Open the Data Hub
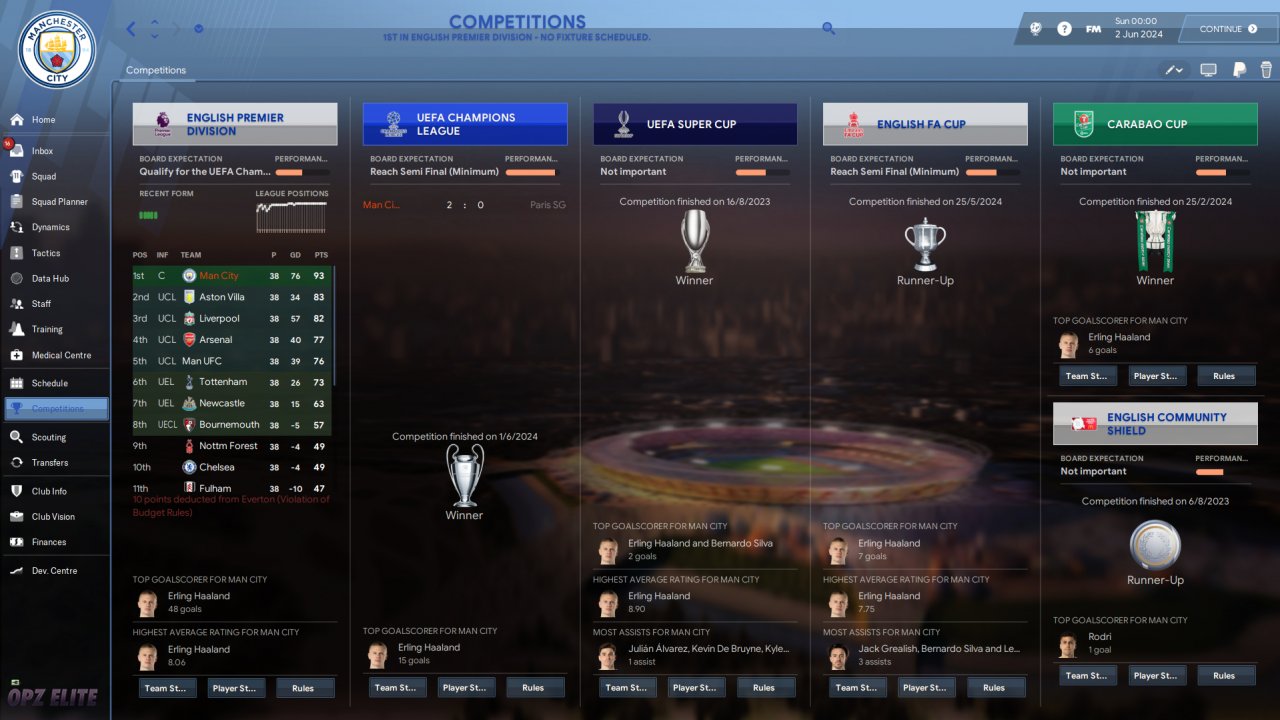Screen dimensions: 1280x720 click(49, 279)
